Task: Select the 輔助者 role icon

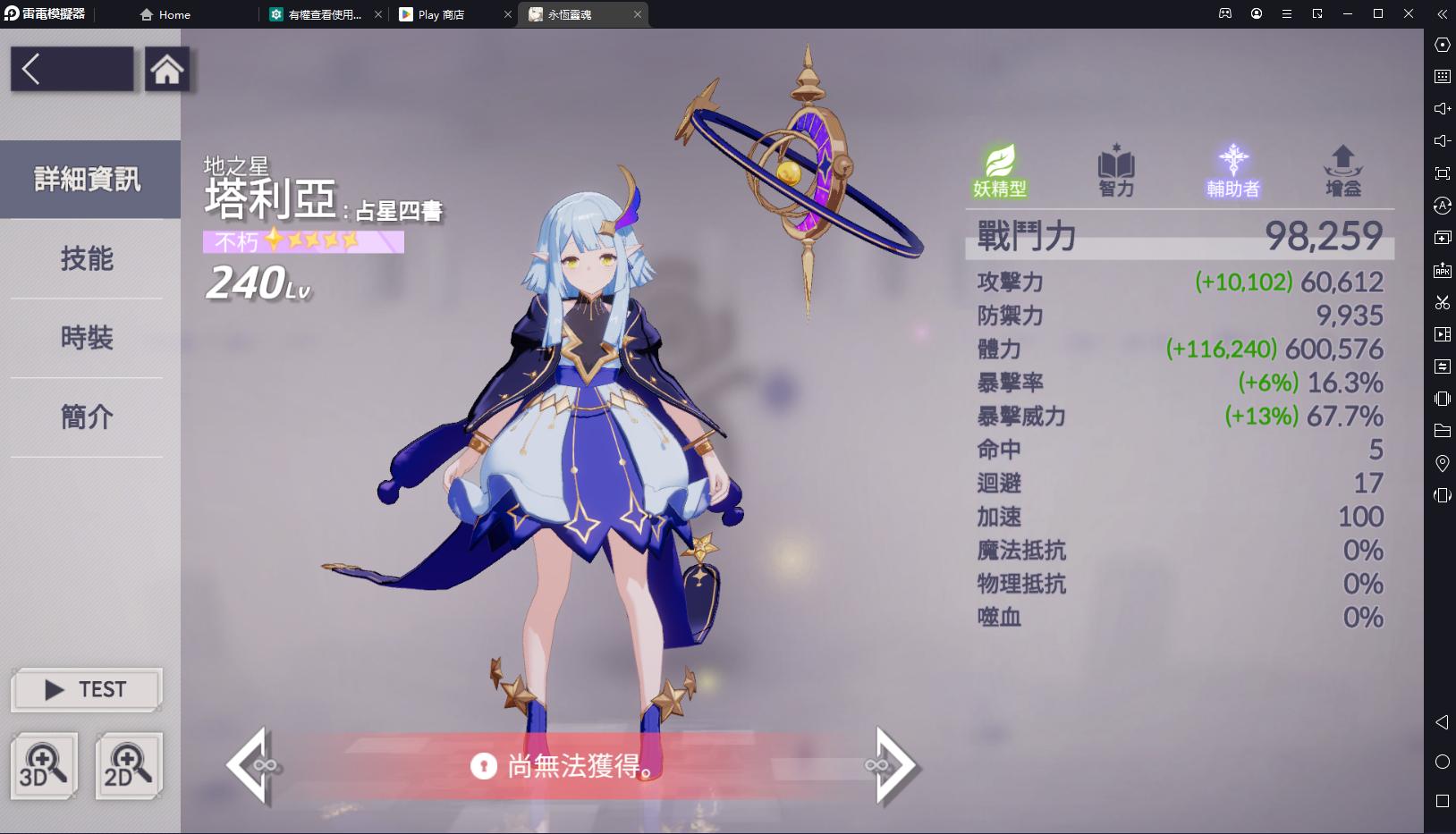Action: tap(1232, 170)
